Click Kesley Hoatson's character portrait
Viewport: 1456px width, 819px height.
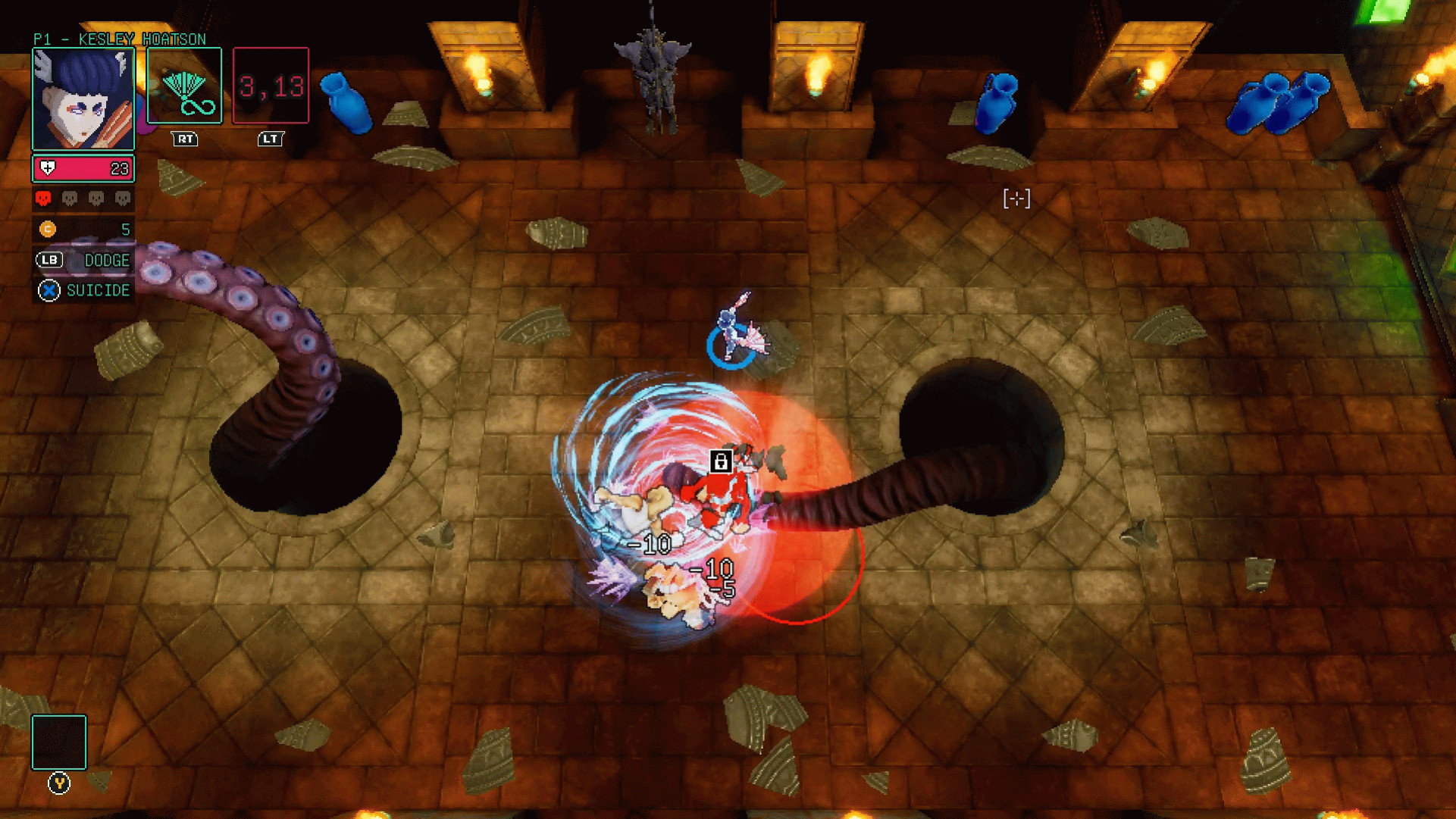83,98
